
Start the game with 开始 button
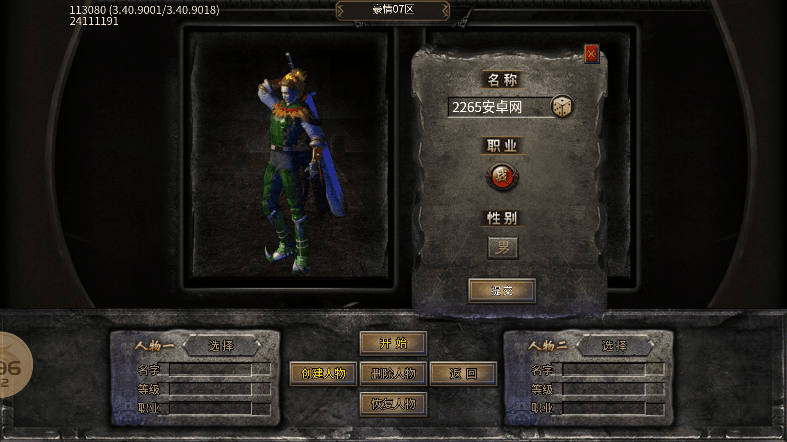[x=393, y=343]
